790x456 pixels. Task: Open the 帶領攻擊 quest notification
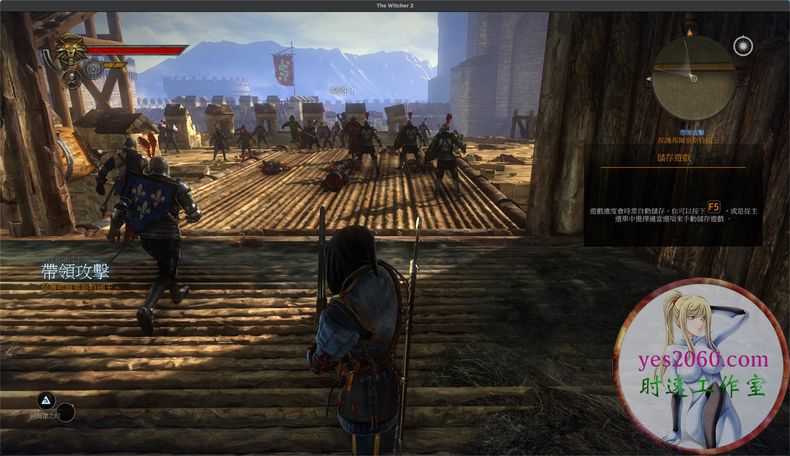tap(76, 271)
